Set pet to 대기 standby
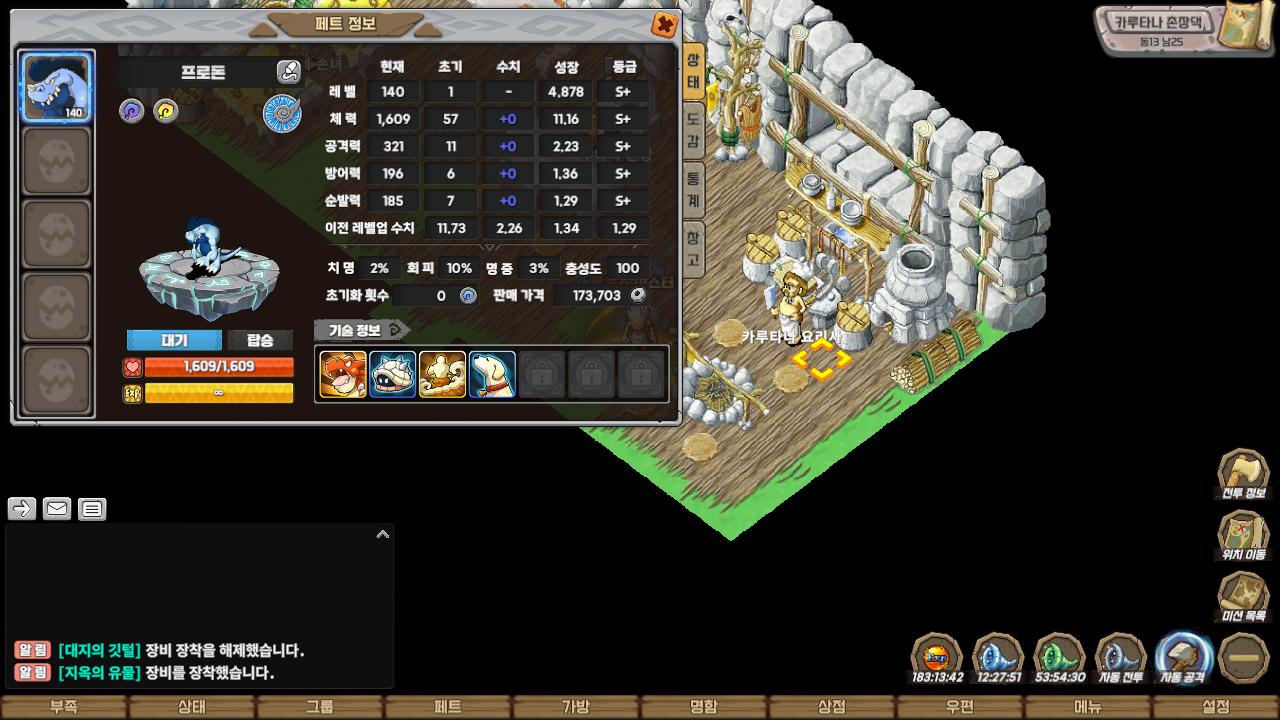This screenshot has width=1280, height=720. [174, 340]
